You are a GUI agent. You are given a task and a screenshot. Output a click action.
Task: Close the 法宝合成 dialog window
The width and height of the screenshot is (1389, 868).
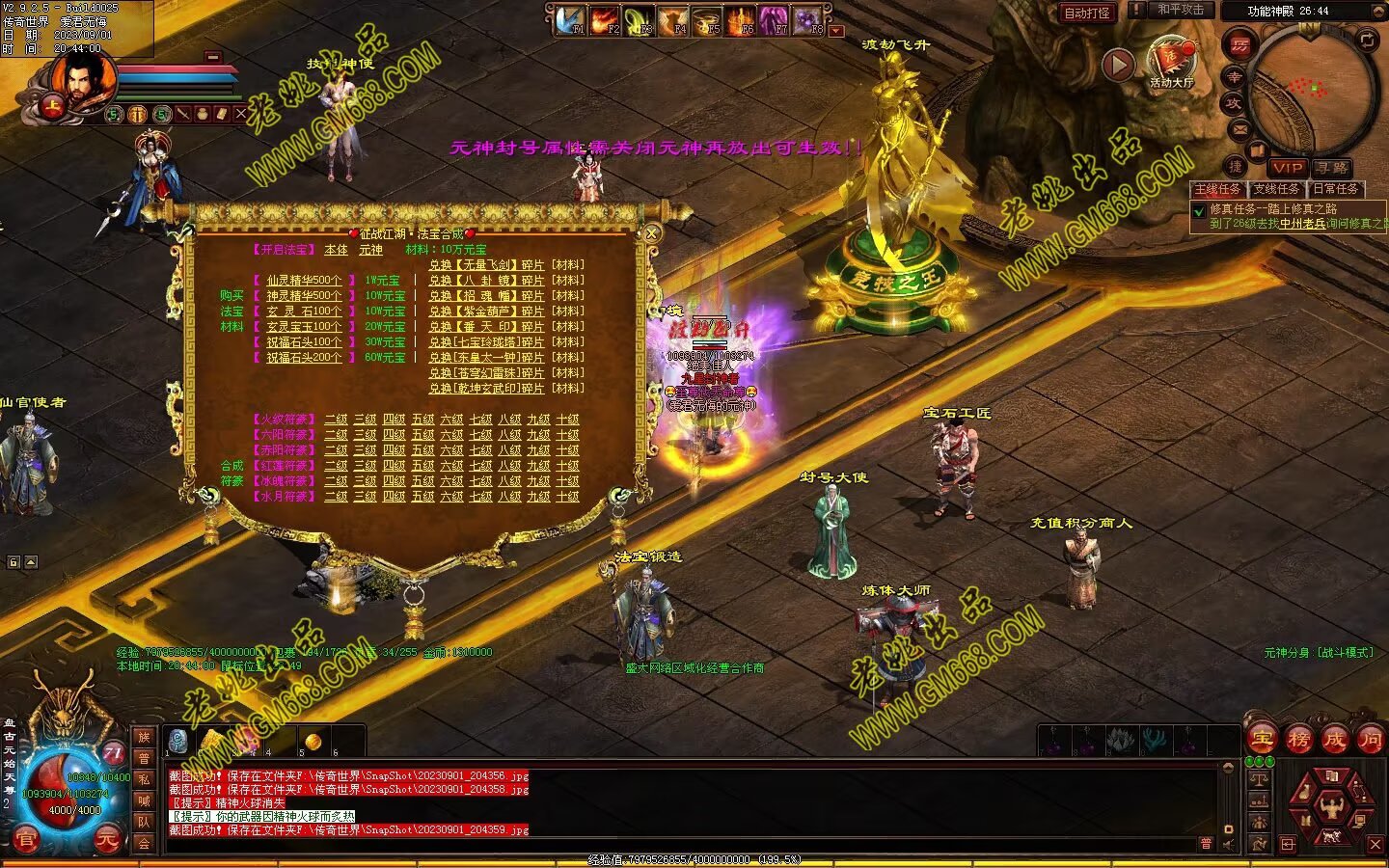(652, 233)
